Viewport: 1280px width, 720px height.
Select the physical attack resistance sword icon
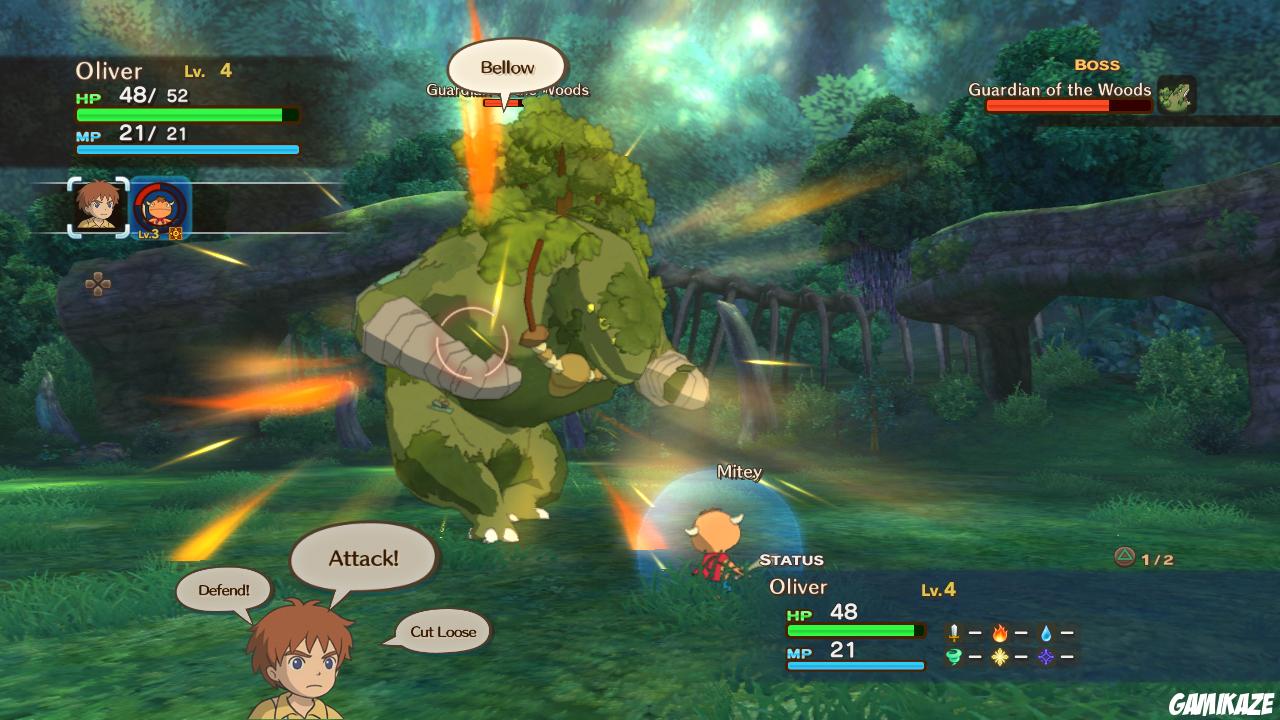coord(954,632)
